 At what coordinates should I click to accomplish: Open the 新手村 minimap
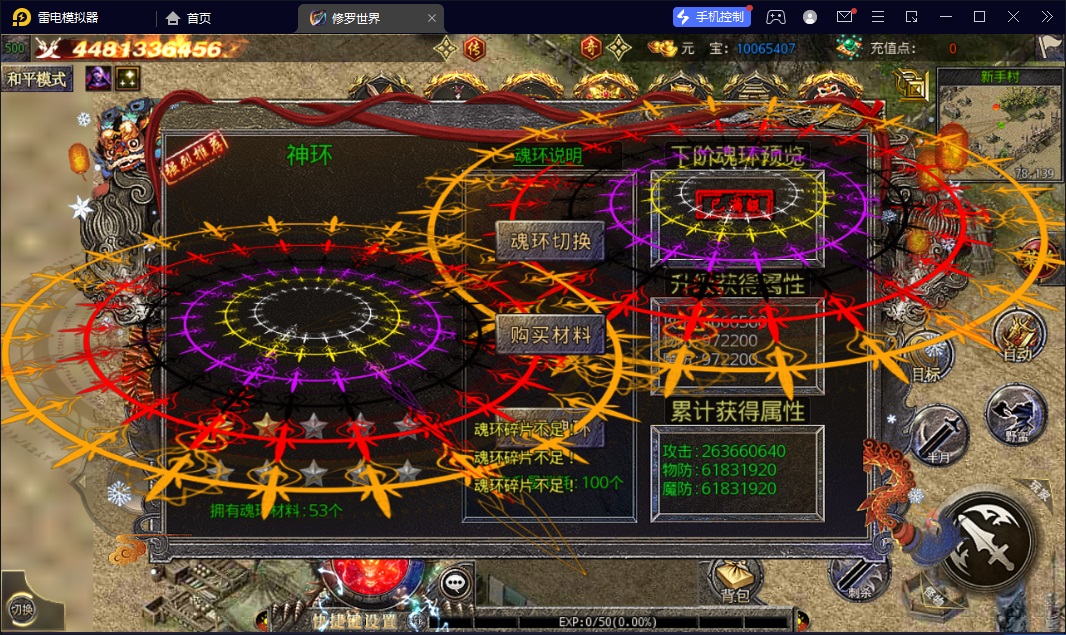(x=999, y=124)
